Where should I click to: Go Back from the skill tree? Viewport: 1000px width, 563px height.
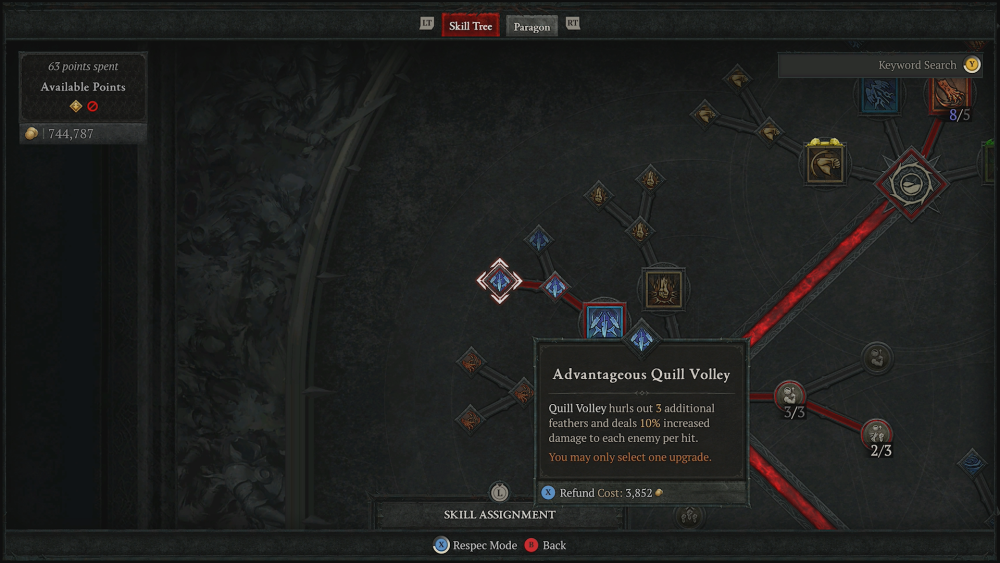point(545,545)
